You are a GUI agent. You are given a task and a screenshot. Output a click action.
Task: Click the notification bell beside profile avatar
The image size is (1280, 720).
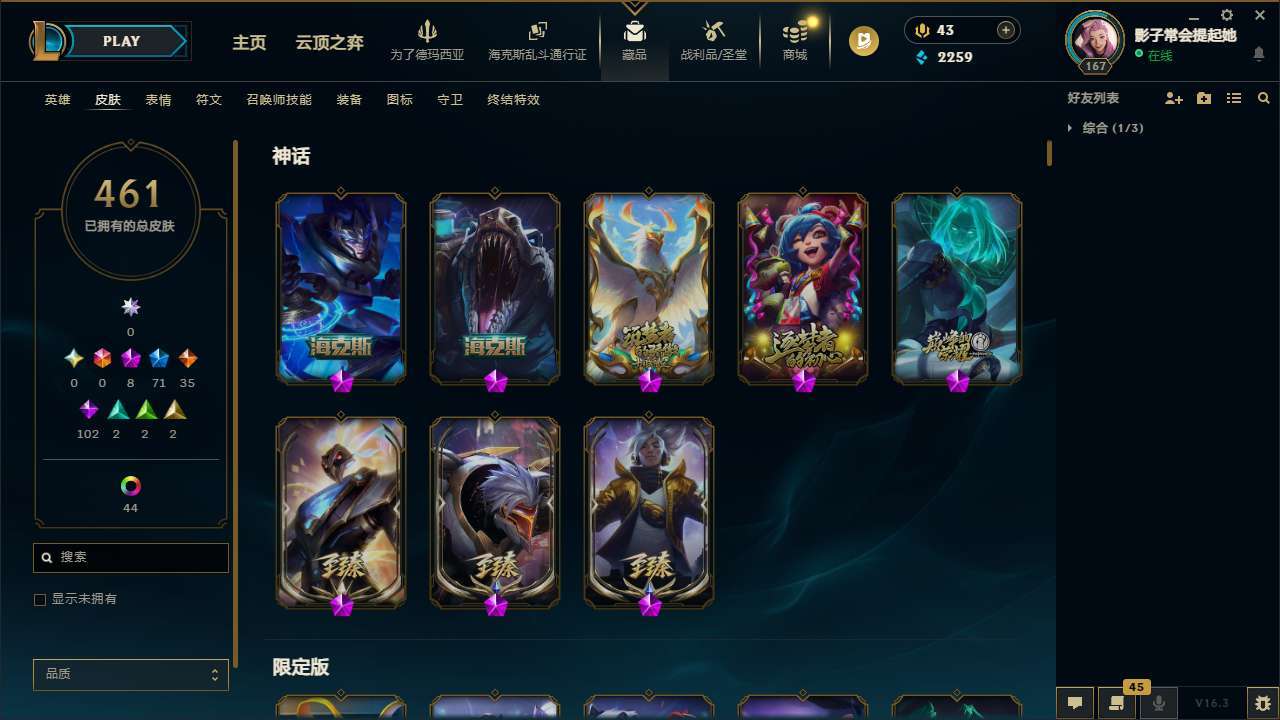1258,56
